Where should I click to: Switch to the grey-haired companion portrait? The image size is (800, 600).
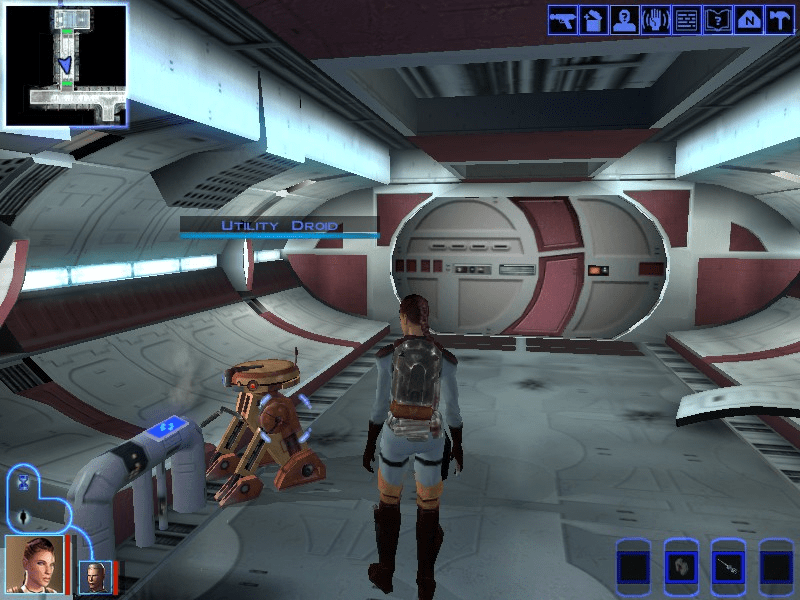[x=96, y=577]
